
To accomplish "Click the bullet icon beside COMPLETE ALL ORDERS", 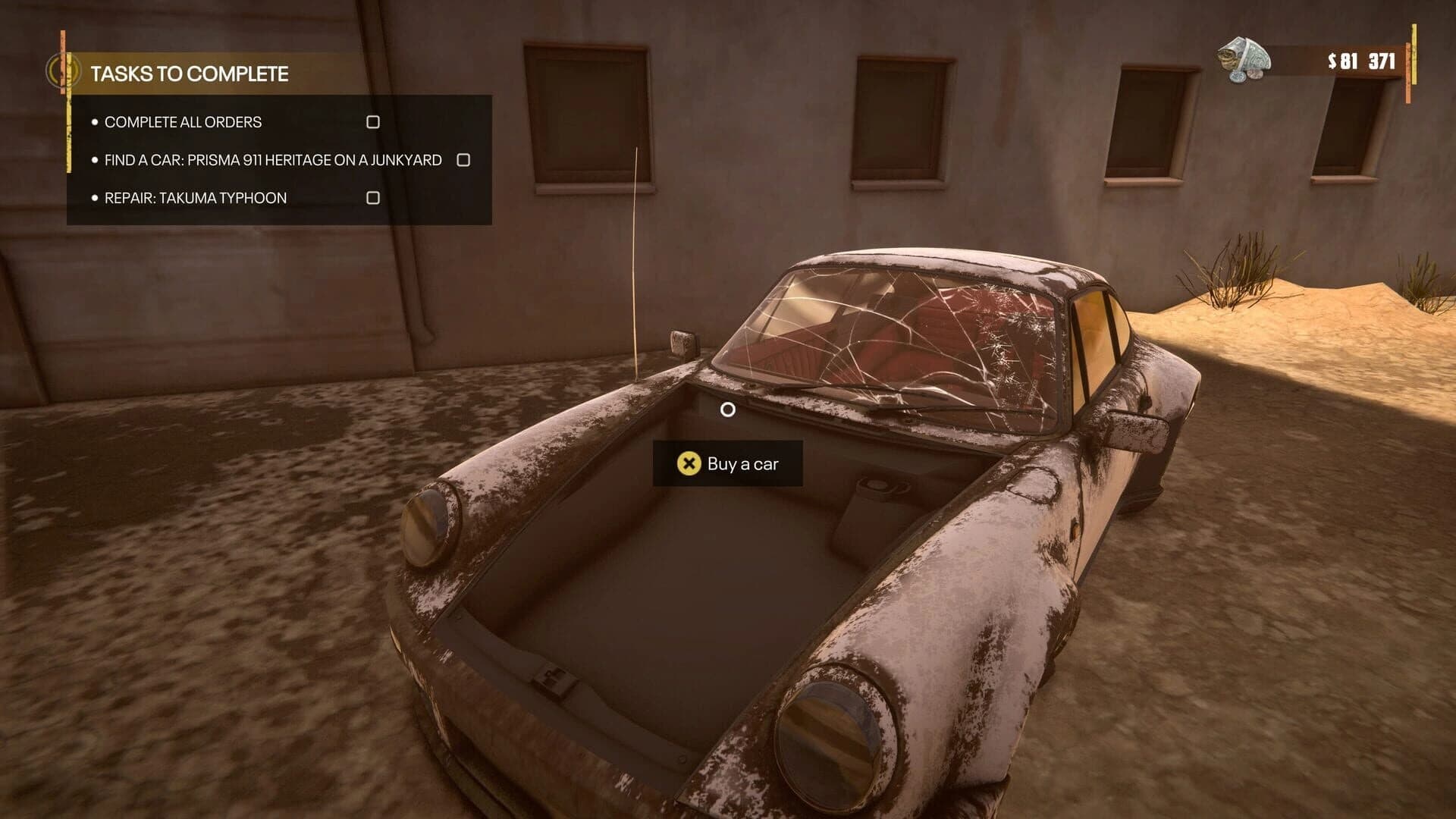I will (95, 121).
